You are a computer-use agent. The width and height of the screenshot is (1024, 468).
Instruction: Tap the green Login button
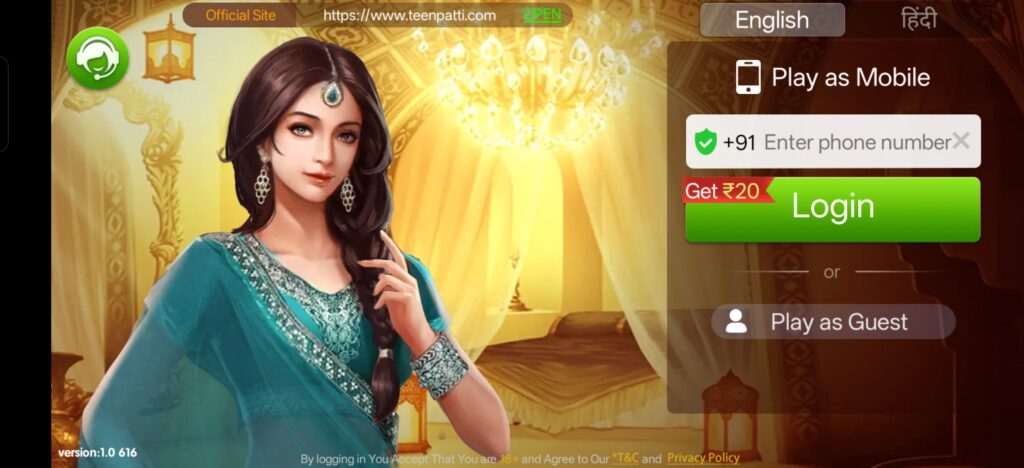832,209
